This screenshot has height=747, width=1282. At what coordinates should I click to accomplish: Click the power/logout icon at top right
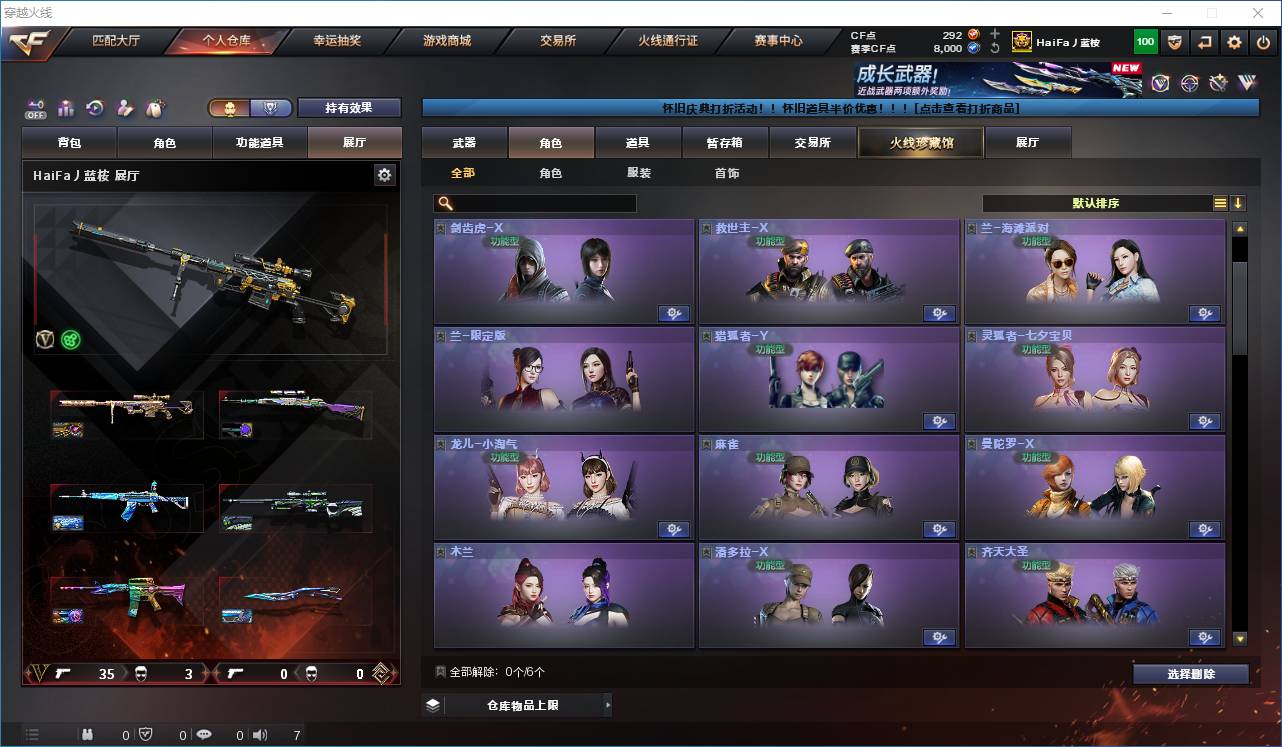tap(1262, 41)
